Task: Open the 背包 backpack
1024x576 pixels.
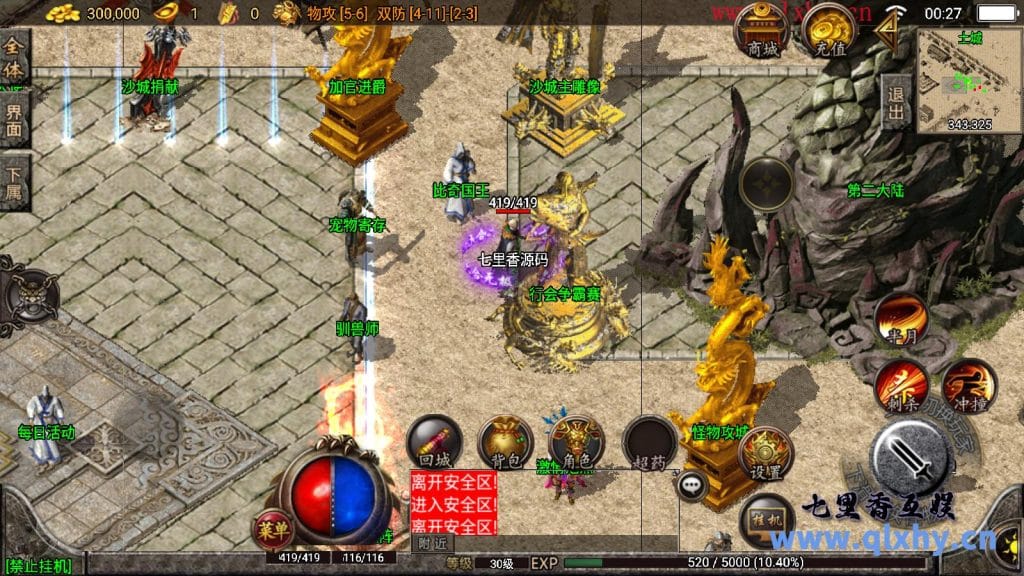Action: [x=505, y=443]
